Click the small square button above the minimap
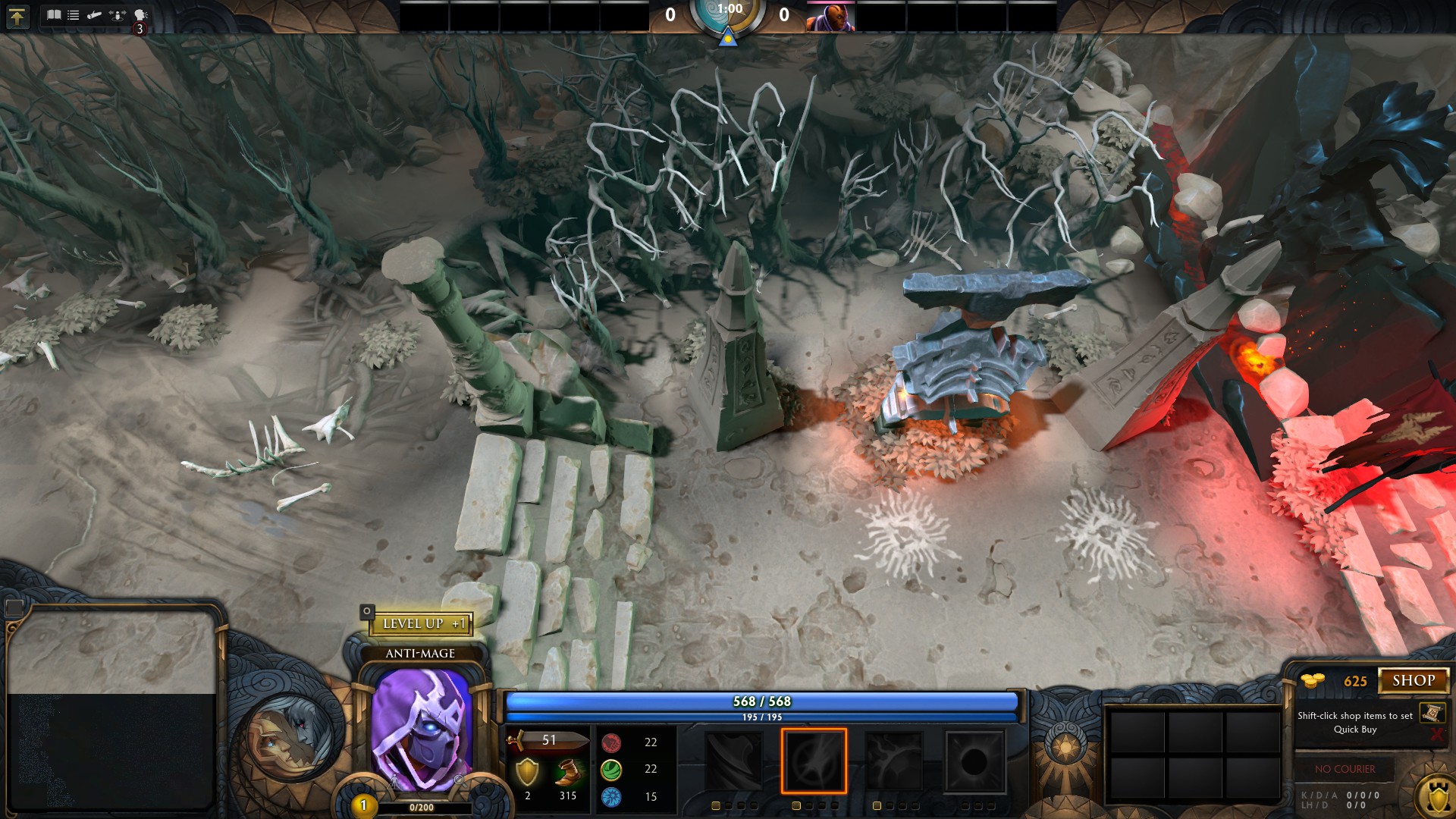1456x819 pixels. click(x=14, y=607)
